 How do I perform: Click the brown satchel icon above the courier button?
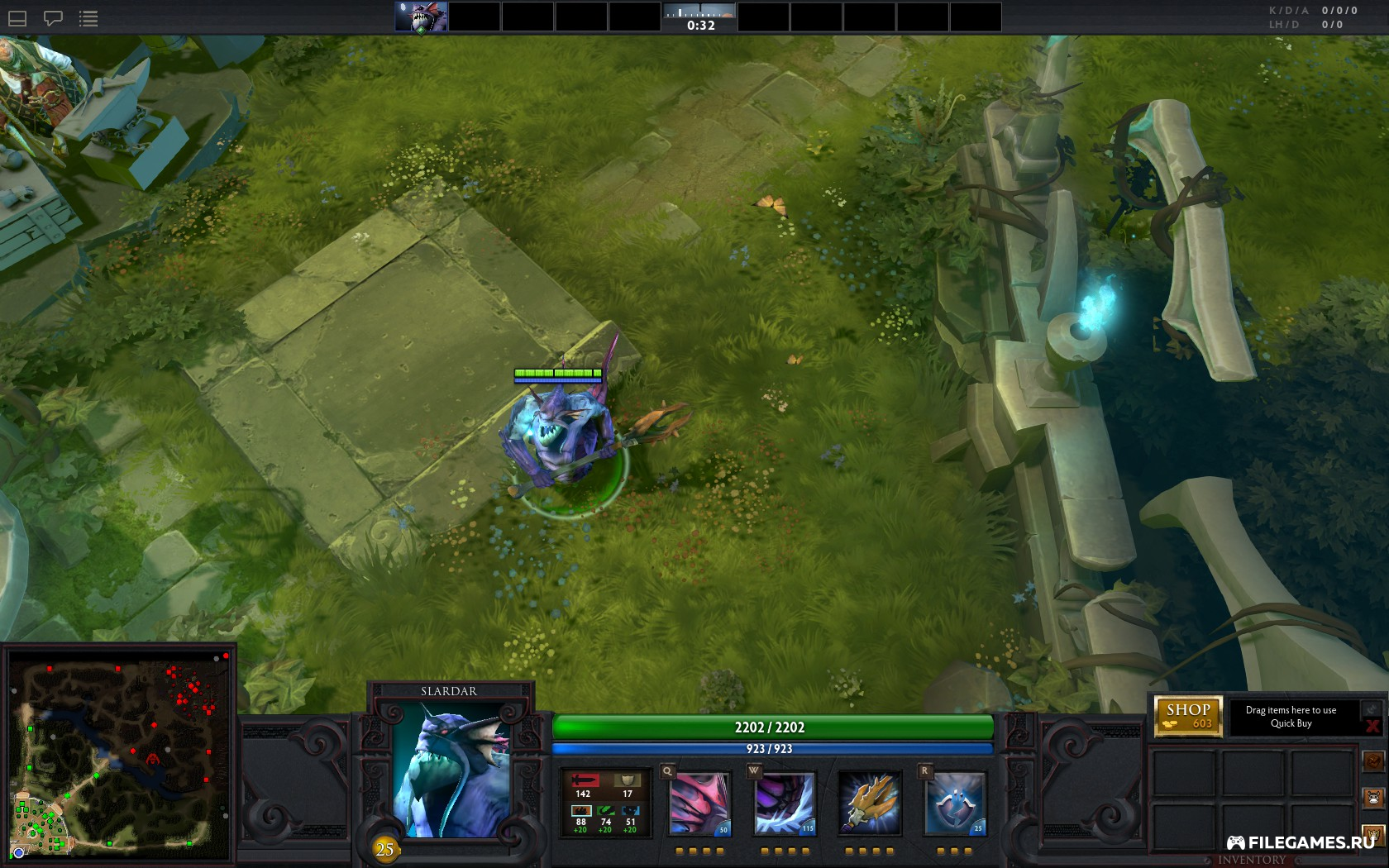(1373, 761)
